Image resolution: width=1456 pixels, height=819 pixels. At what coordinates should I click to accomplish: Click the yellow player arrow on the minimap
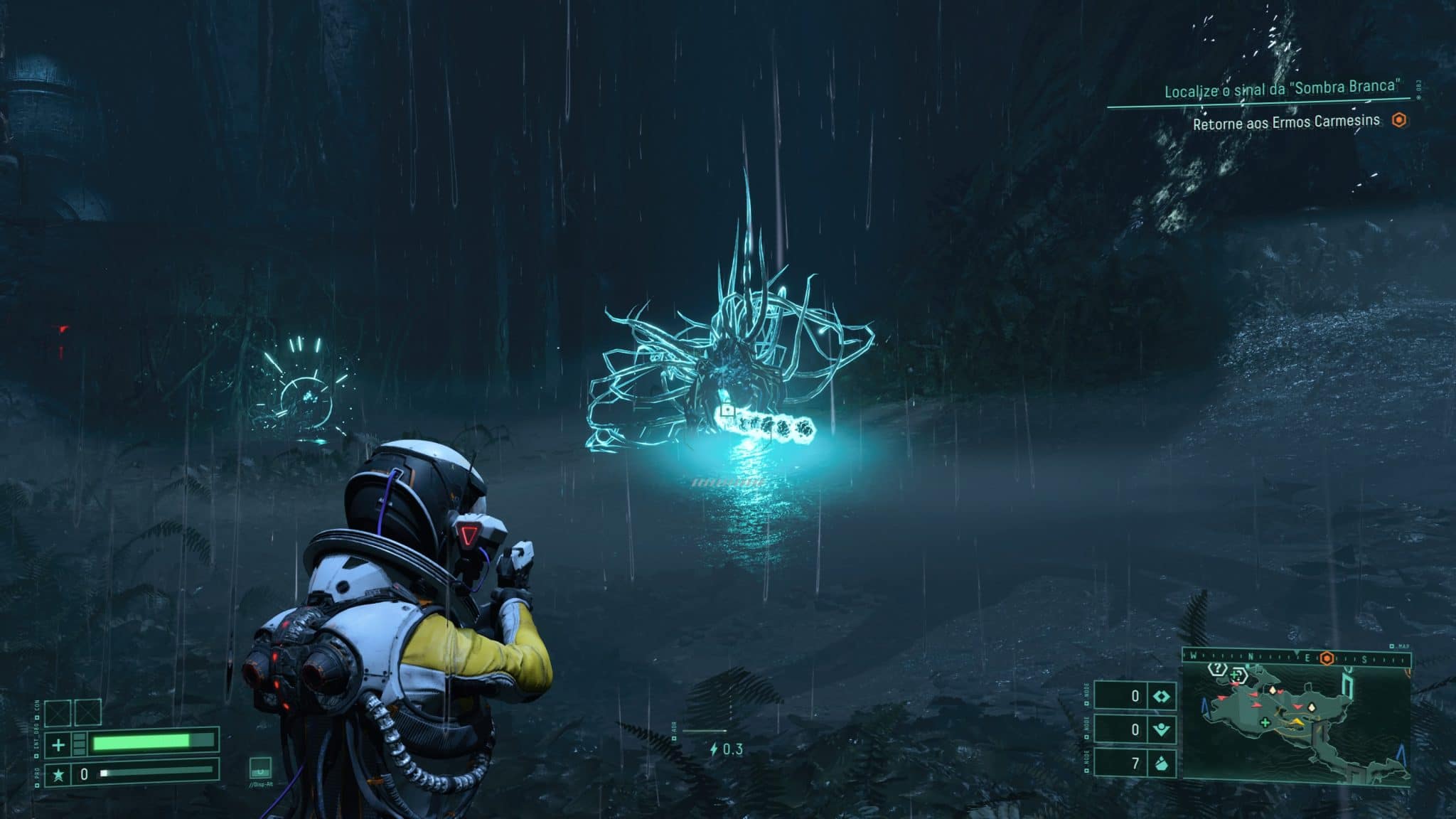[x=1298, y=722]
